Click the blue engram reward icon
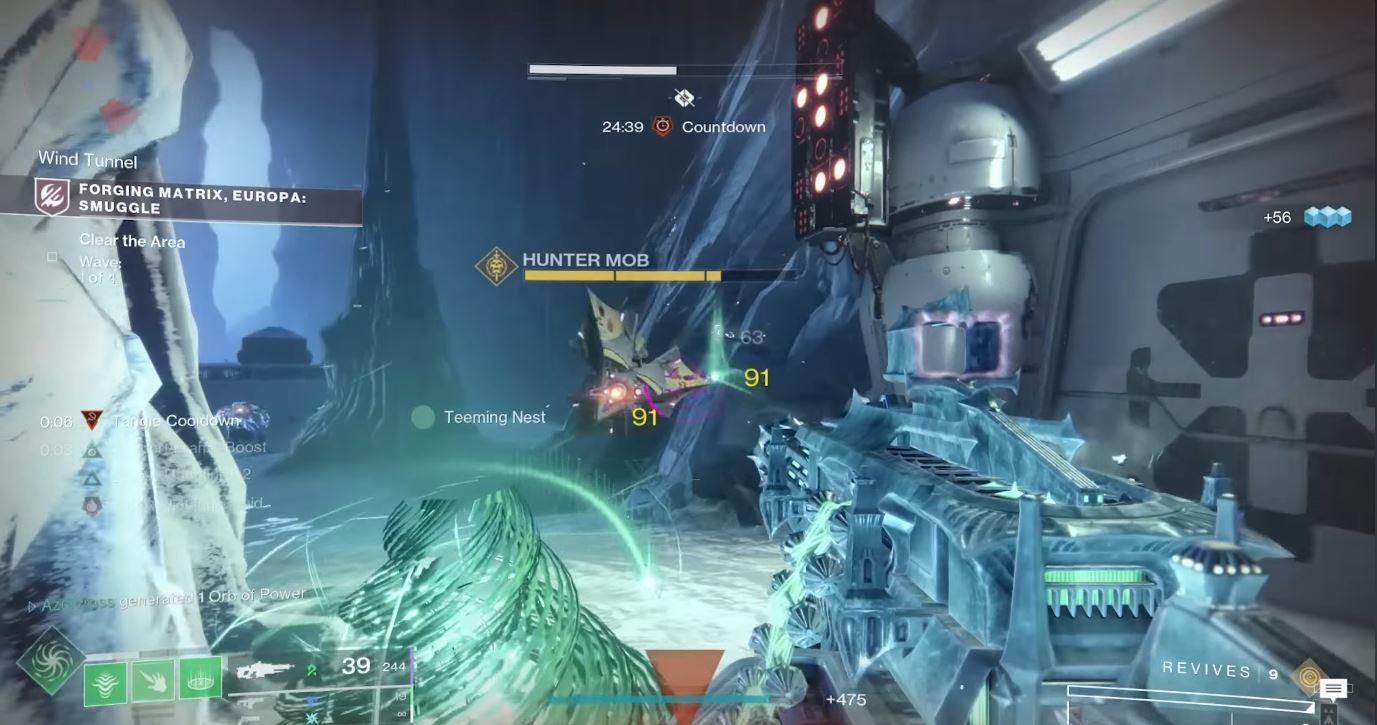This screenshot has height=725, width=1377. point(1326,217)
